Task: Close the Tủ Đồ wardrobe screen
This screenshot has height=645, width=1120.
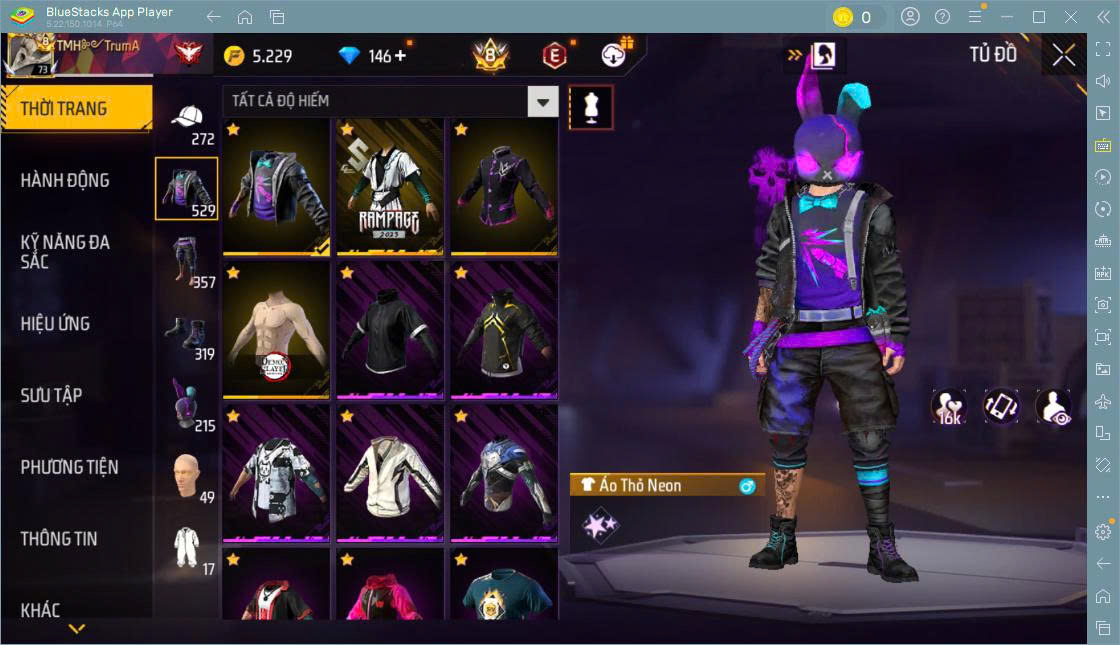Action: (x=1064, y=56)
